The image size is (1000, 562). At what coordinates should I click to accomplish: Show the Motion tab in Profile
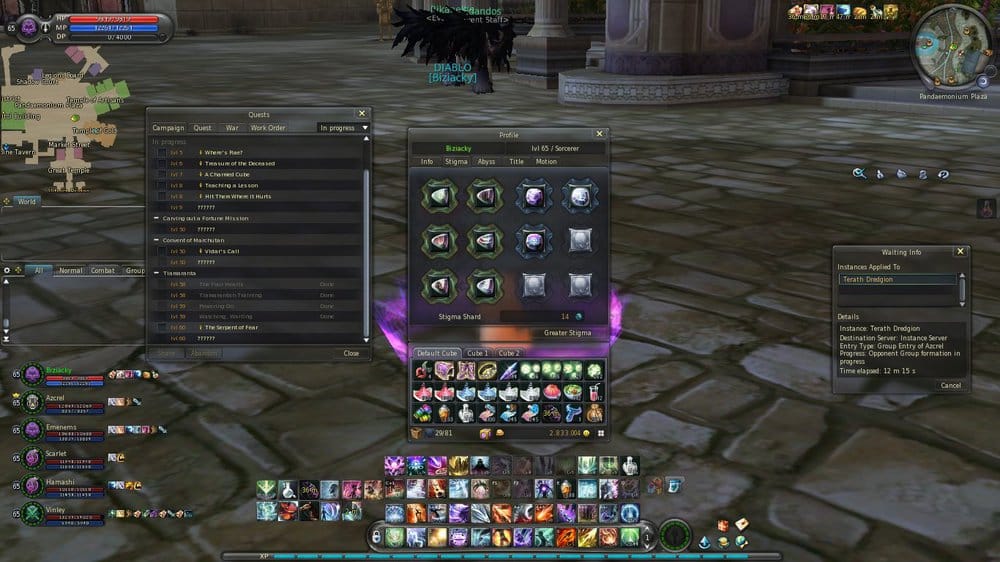546,161
